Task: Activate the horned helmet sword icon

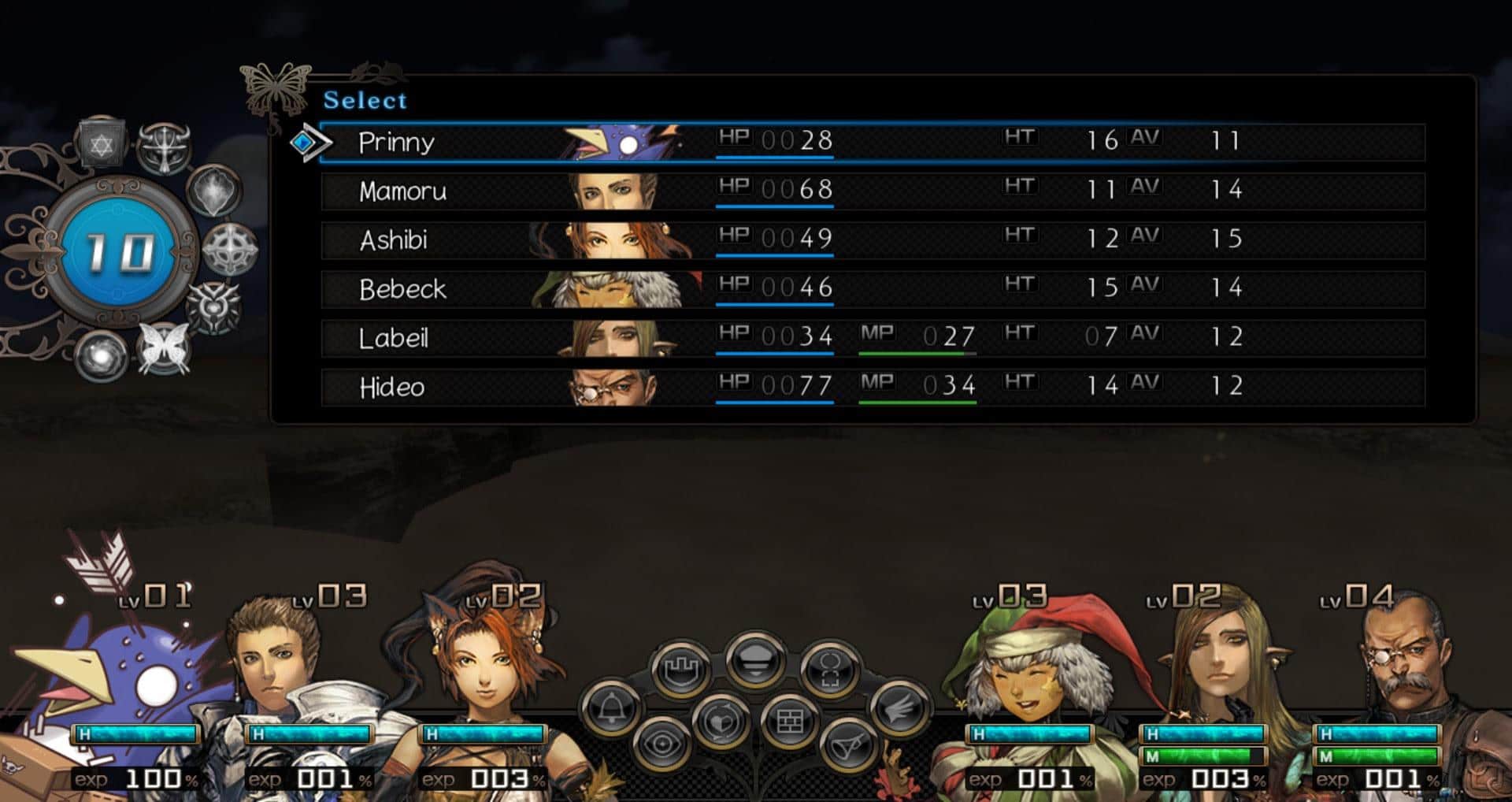Action: tap(164, 147)
